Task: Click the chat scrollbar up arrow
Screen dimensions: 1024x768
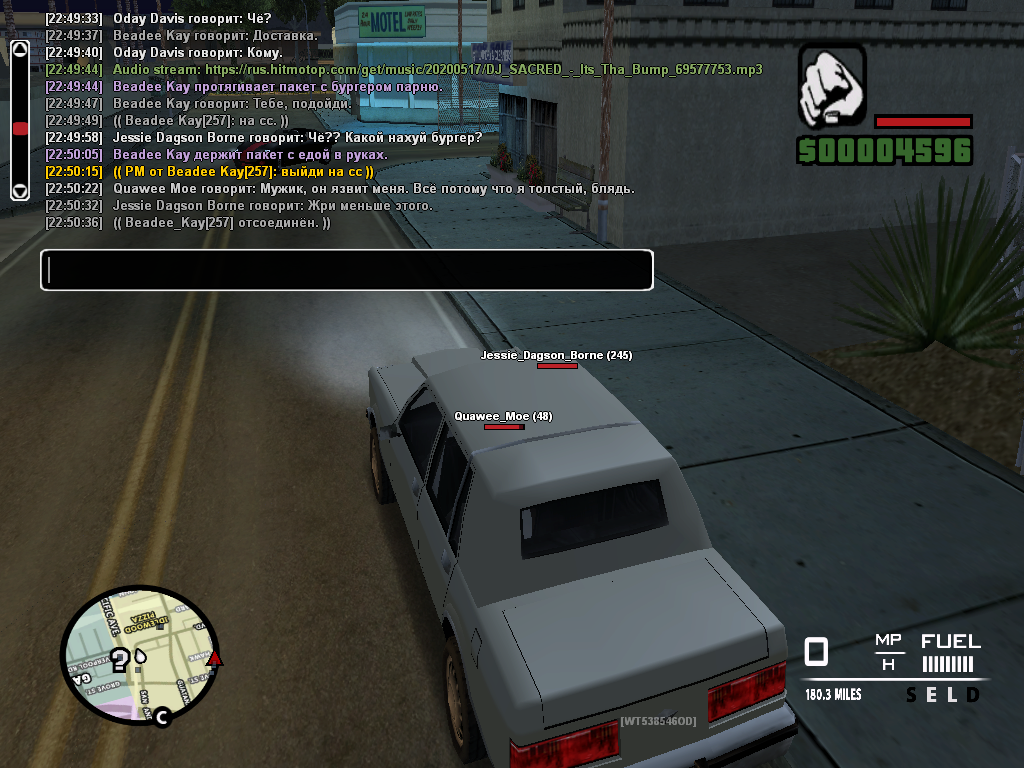Action: tap(19, 49)
